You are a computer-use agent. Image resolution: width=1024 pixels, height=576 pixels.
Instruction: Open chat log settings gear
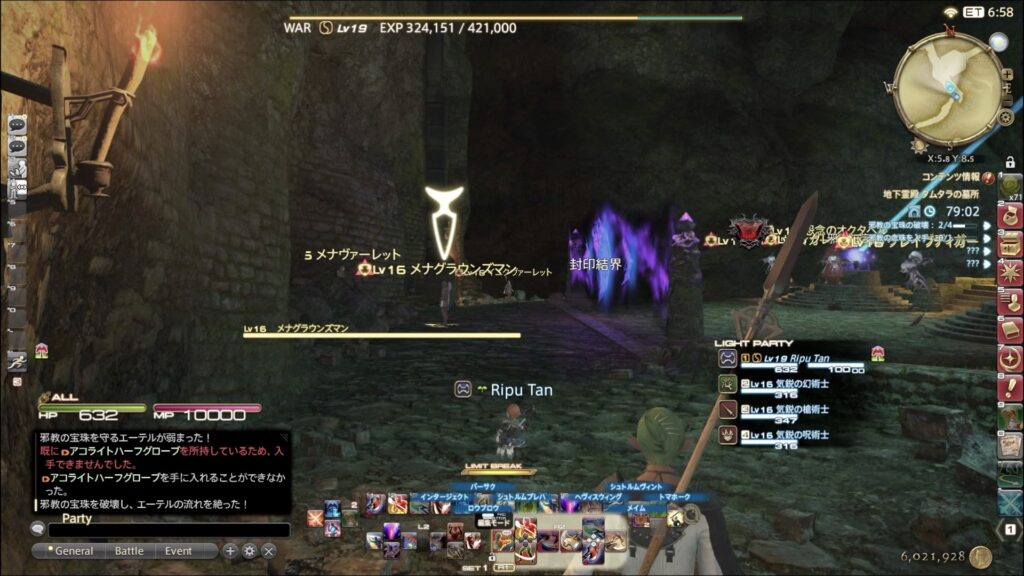pos(249,551)
